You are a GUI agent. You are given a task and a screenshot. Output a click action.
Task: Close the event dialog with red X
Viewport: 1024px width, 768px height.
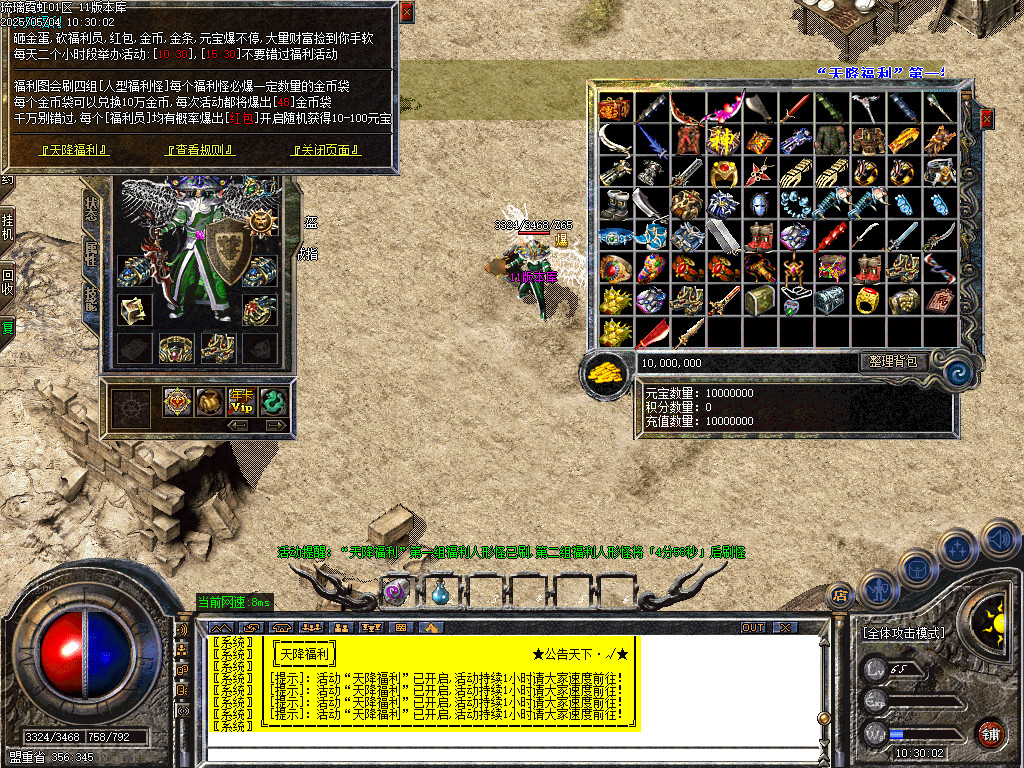pyautogui.click(x=406, y=12)
